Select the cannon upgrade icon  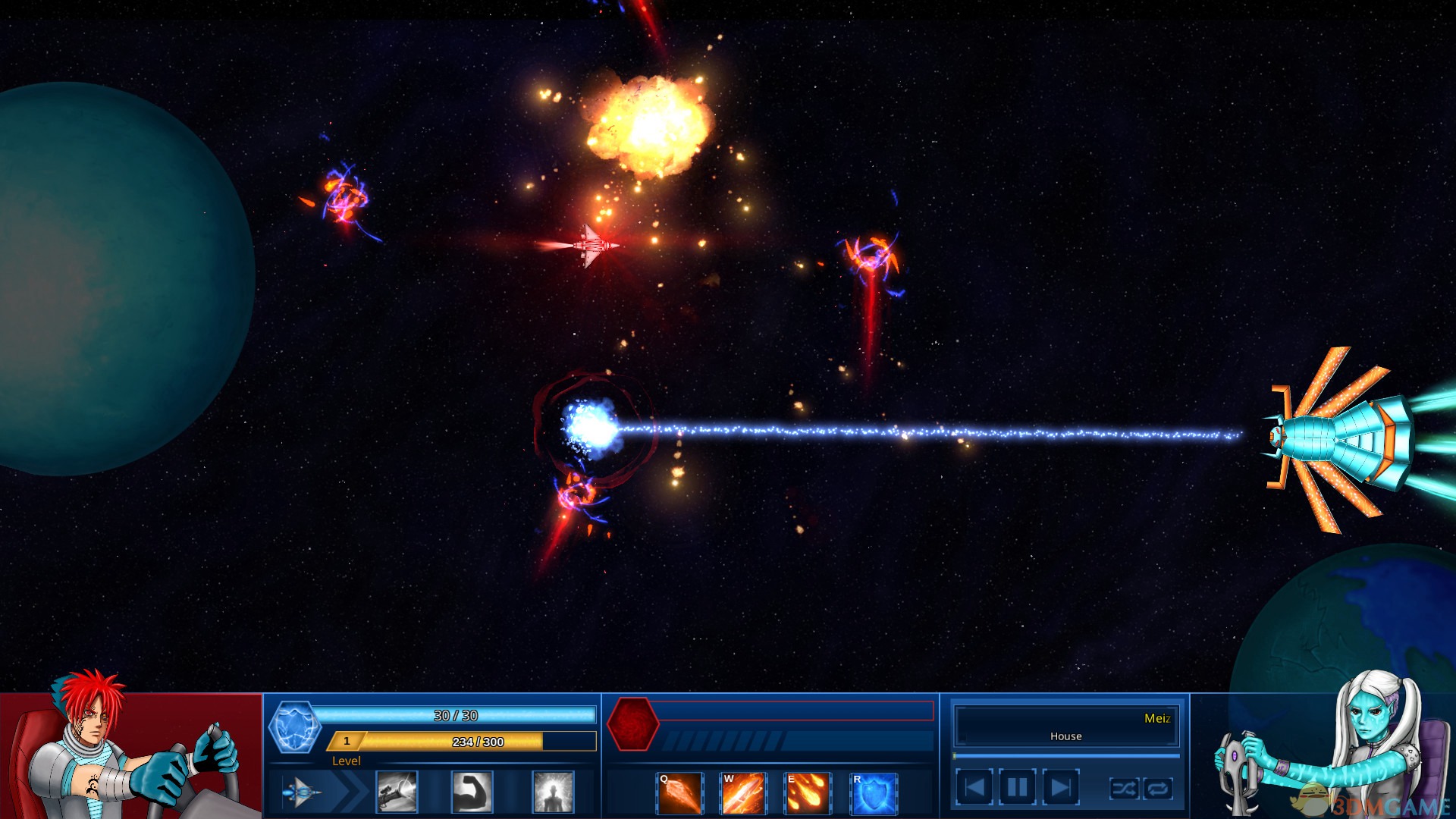(x=398, y=791)
